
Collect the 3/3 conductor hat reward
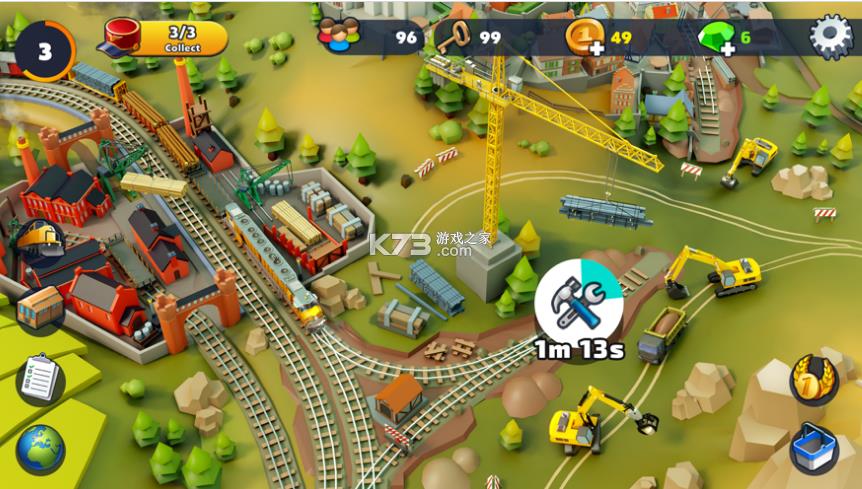167,38
